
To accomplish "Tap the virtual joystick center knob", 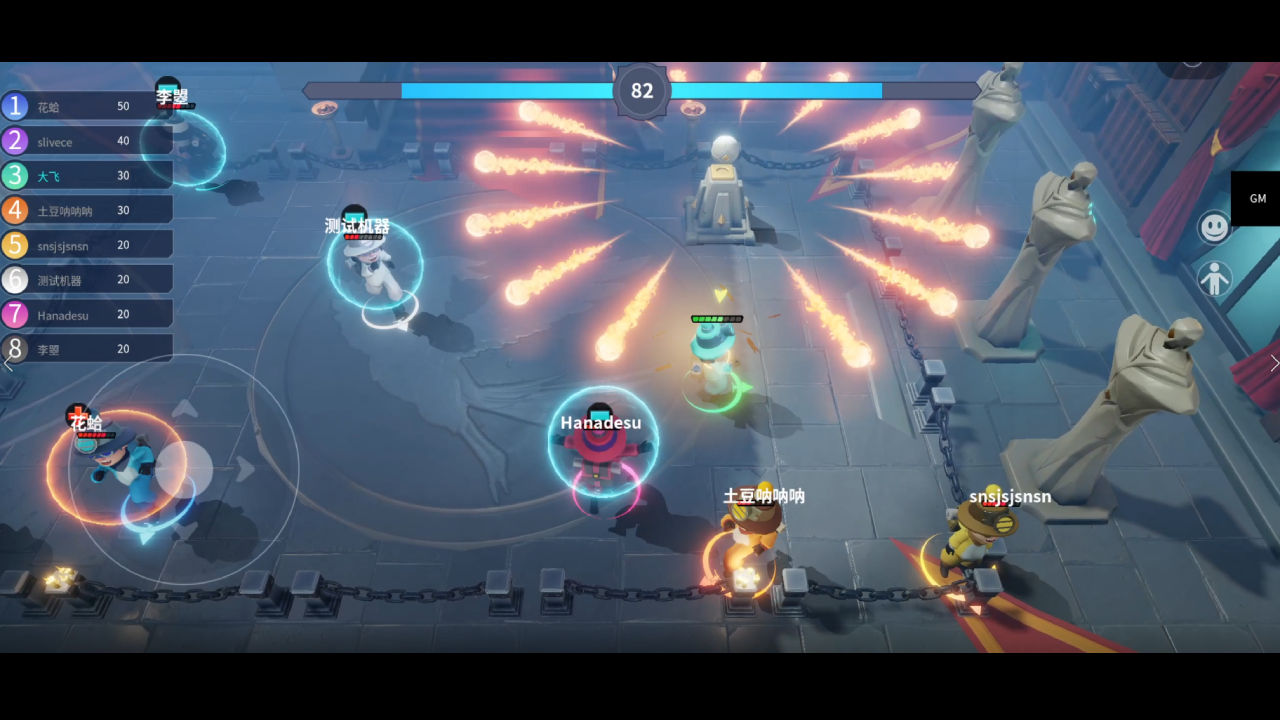I will (184, 469).
